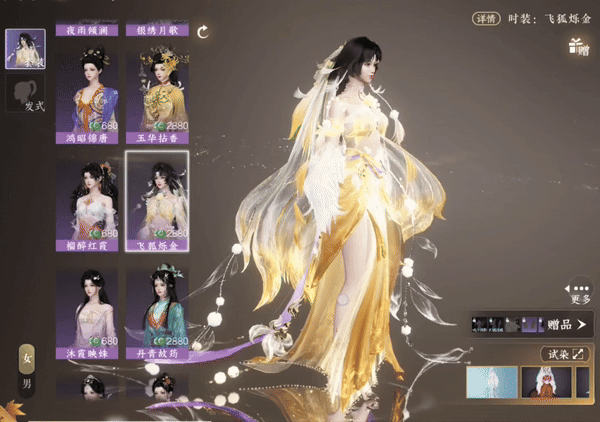Screen dimensions: 600x422
Task: Expand the 赠品 gifts panel
Action: coord(532,324)
